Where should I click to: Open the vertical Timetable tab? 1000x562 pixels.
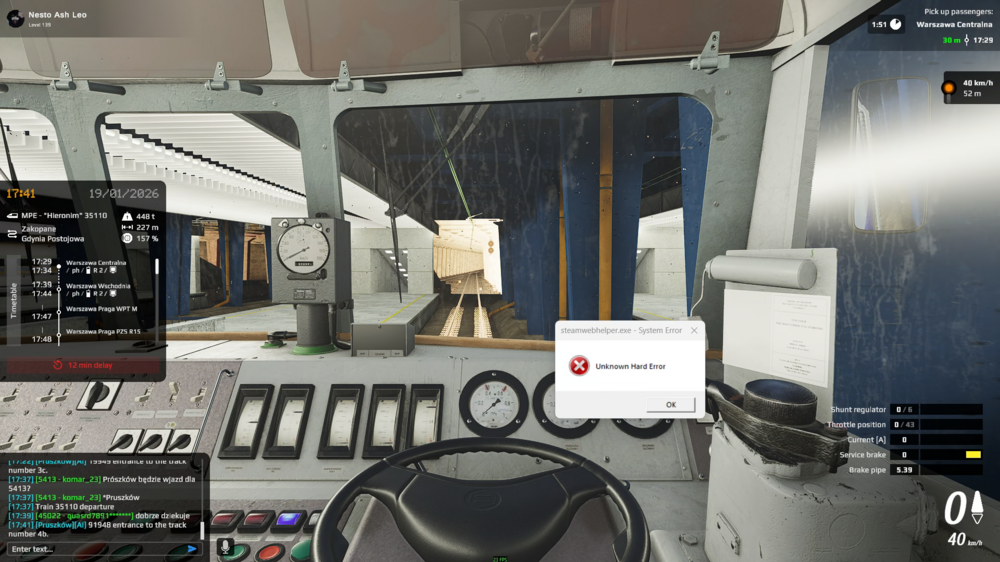(14, 300)
